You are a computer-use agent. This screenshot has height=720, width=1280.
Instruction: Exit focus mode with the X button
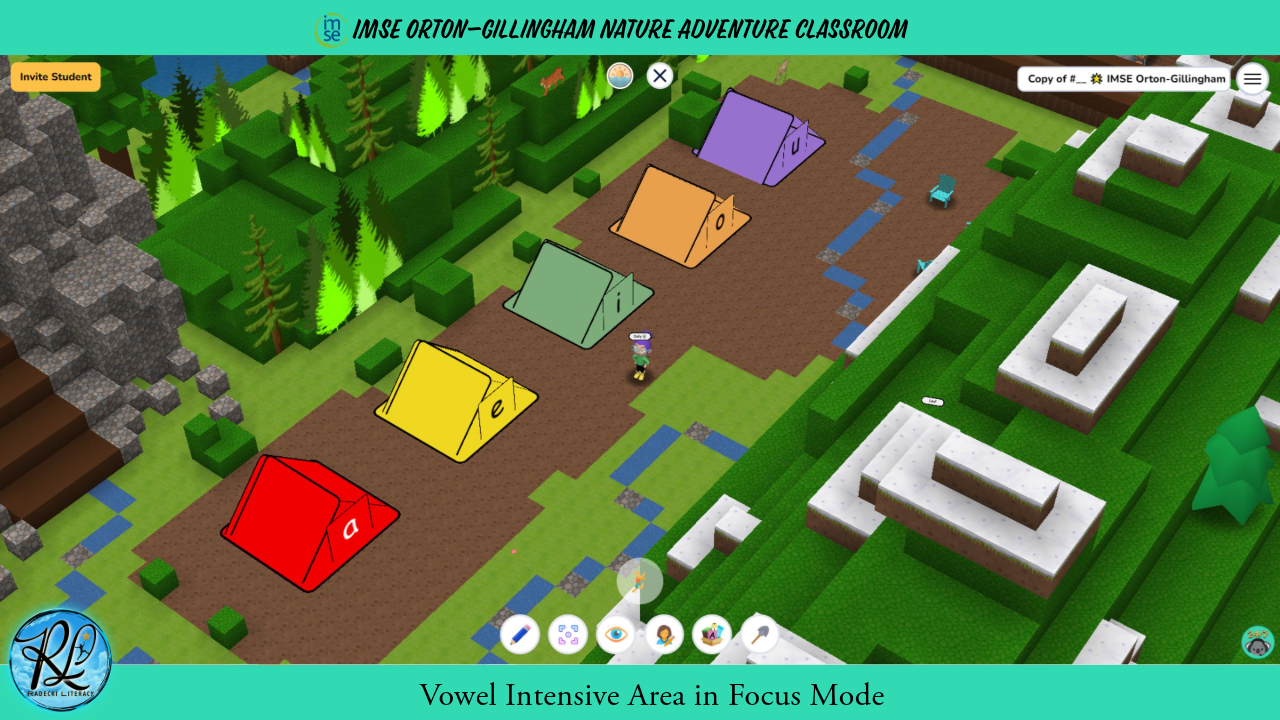coord(659,75)
